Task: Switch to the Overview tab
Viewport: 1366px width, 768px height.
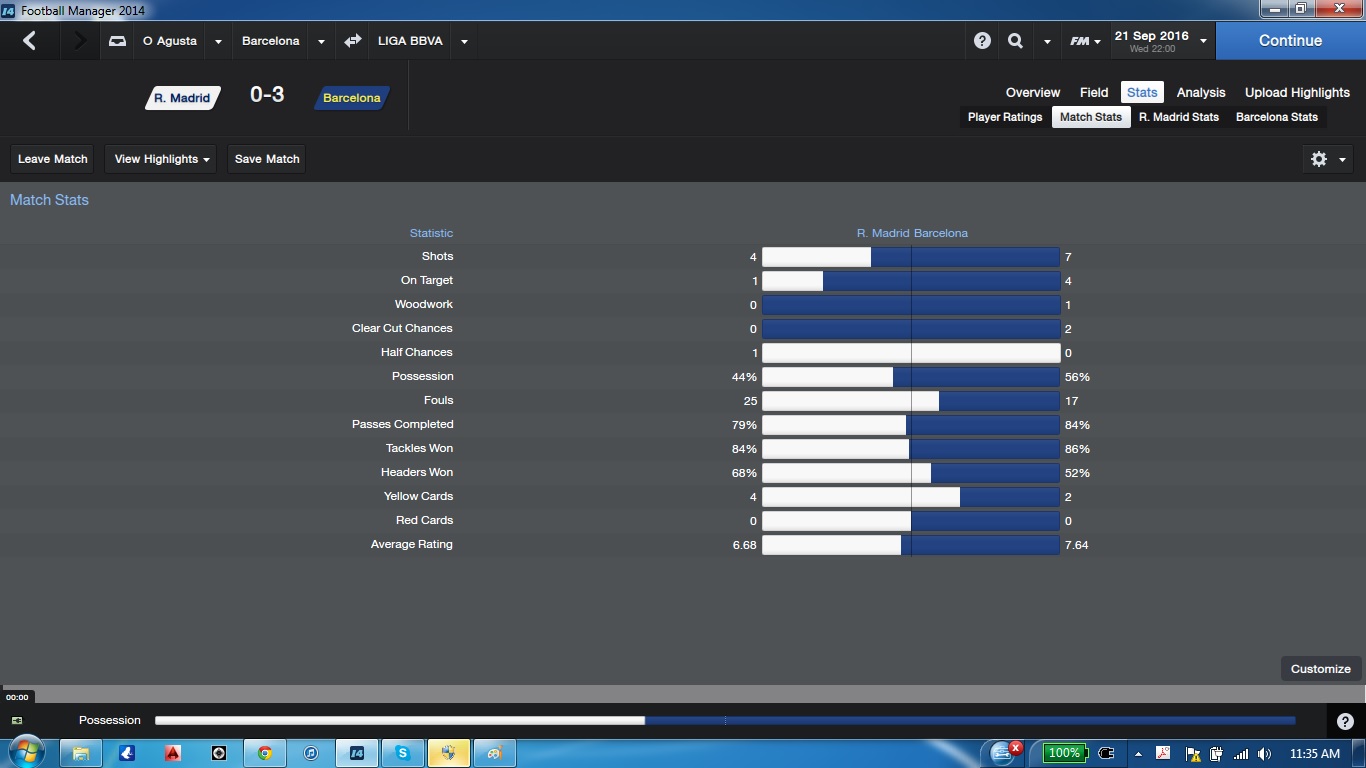Action: (x=1033, y=92)
